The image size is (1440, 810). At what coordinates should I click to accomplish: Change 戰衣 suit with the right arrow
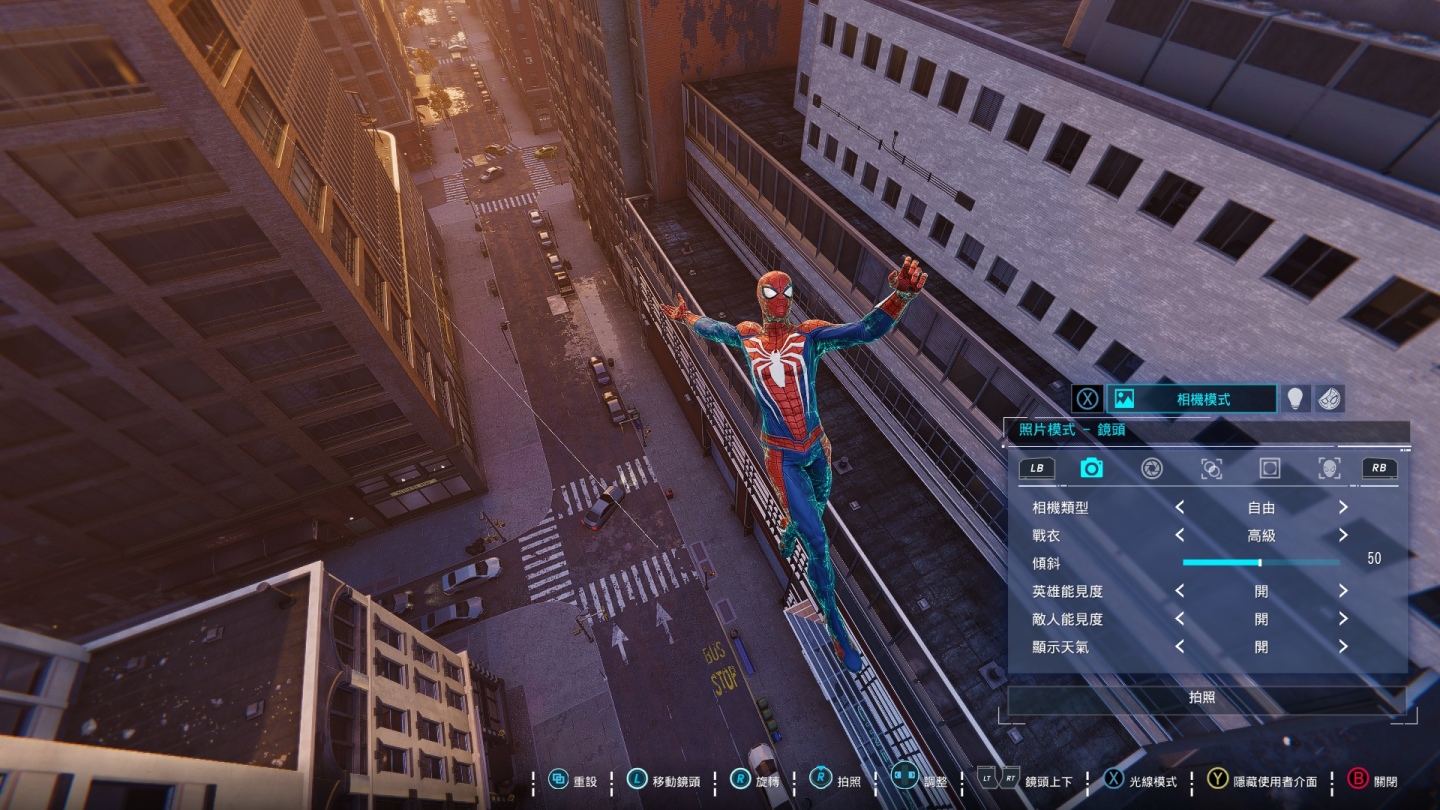(1343, 536)
